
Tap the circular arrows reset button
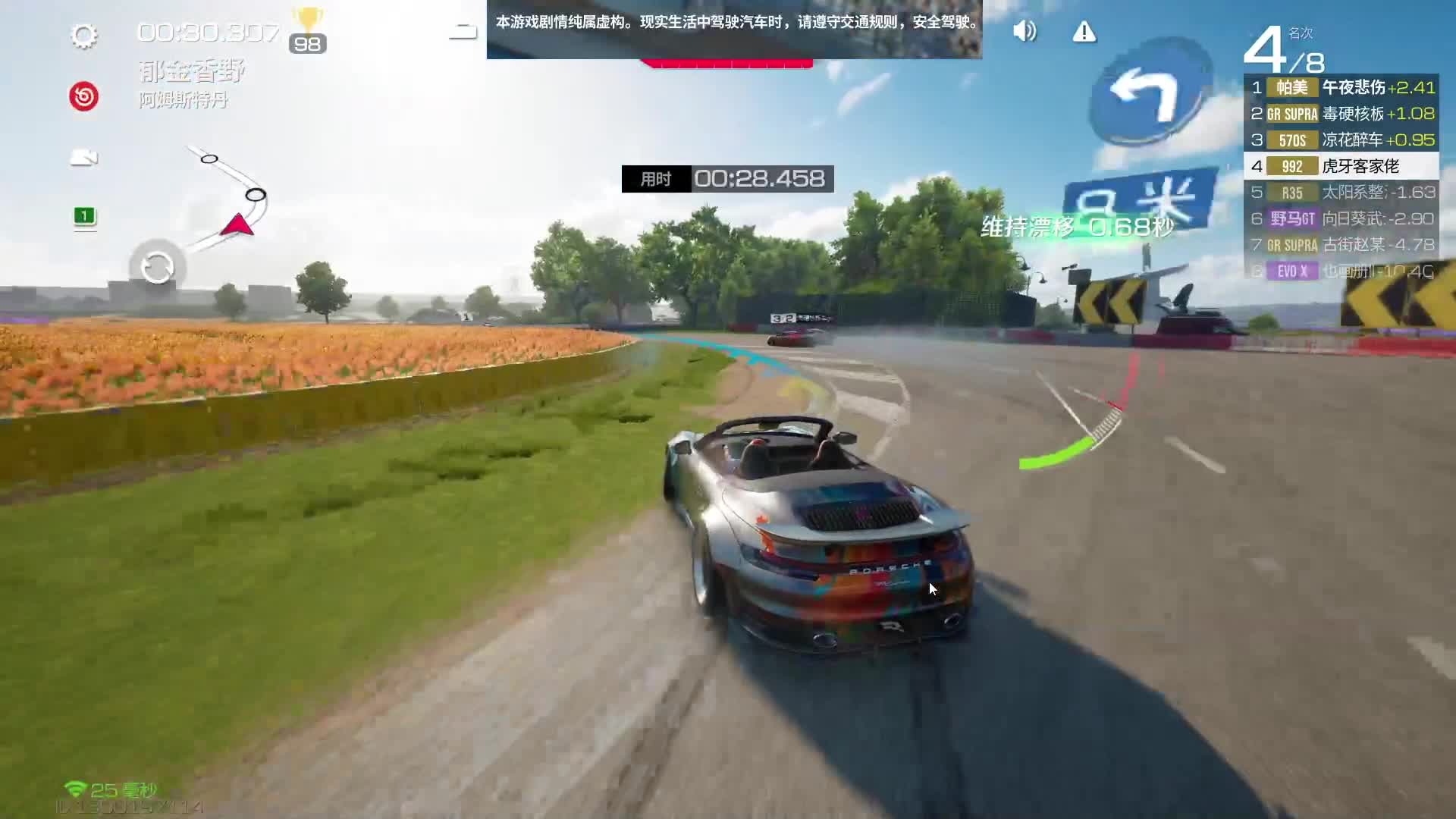coord(157,267)
